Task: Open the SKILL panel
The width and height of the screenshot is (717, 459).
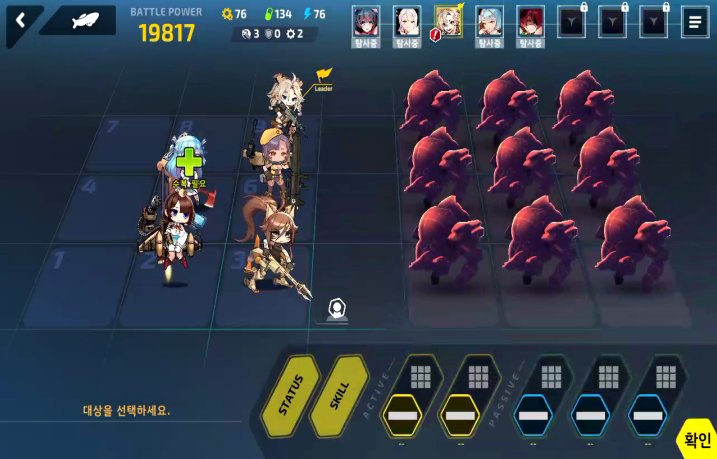Action: (338, 396)
